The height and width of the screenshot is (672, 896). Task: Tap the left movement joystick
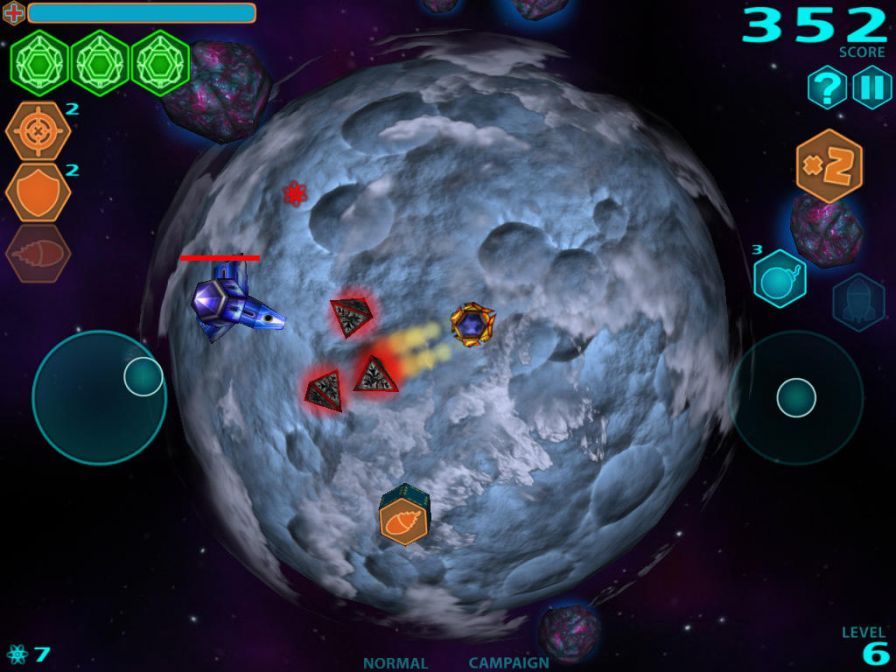pos(98,397)
